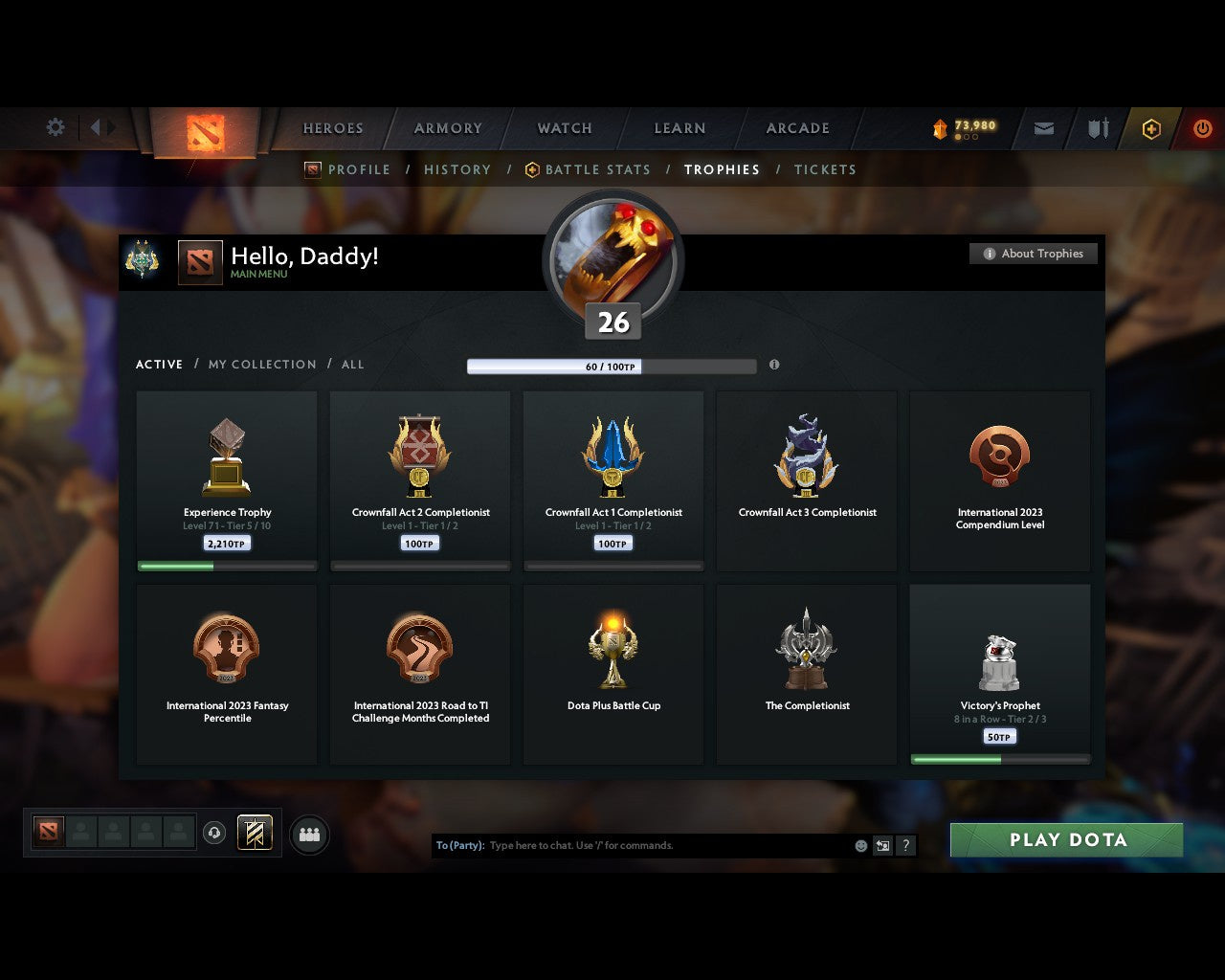The height and width of the screenshot is (980, 1225).
Task: Select the Experience Trophy card
Action: point(227,479)
